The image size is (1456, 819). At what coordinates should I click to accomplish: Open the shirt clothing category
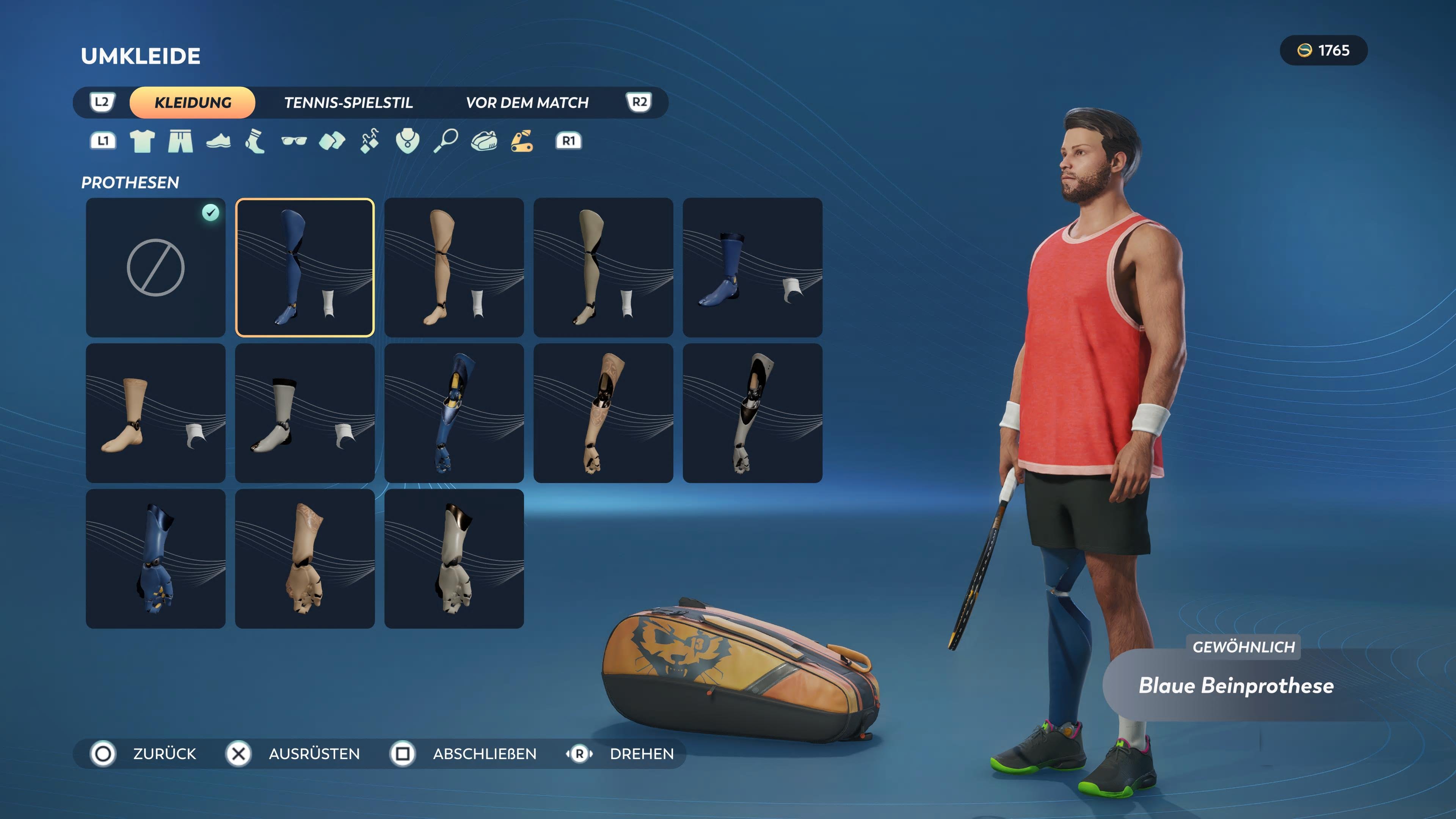[143, 141]
